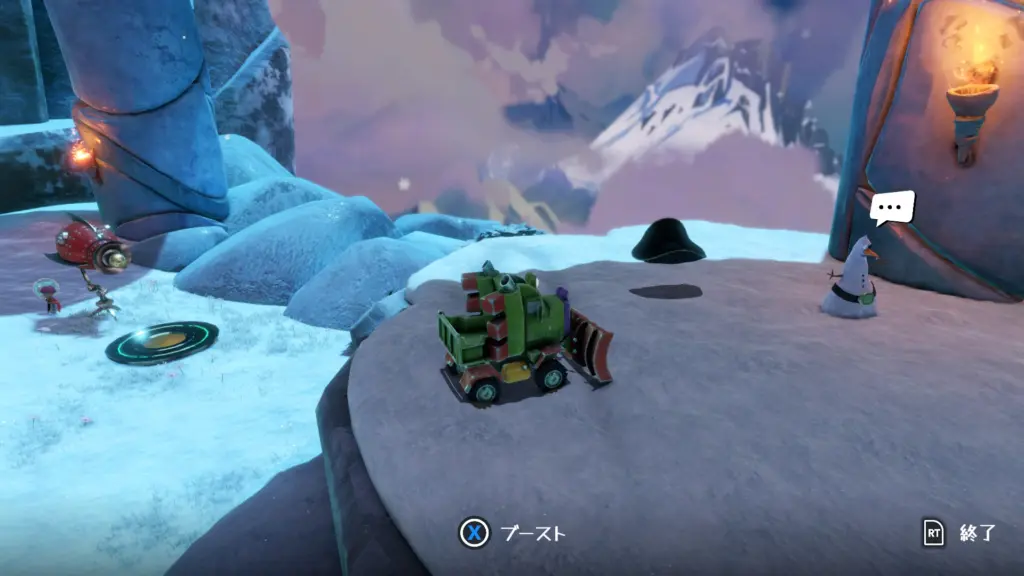Open the snowman's speech bubble dialogue
The image size is (1024, 576).
891,208
